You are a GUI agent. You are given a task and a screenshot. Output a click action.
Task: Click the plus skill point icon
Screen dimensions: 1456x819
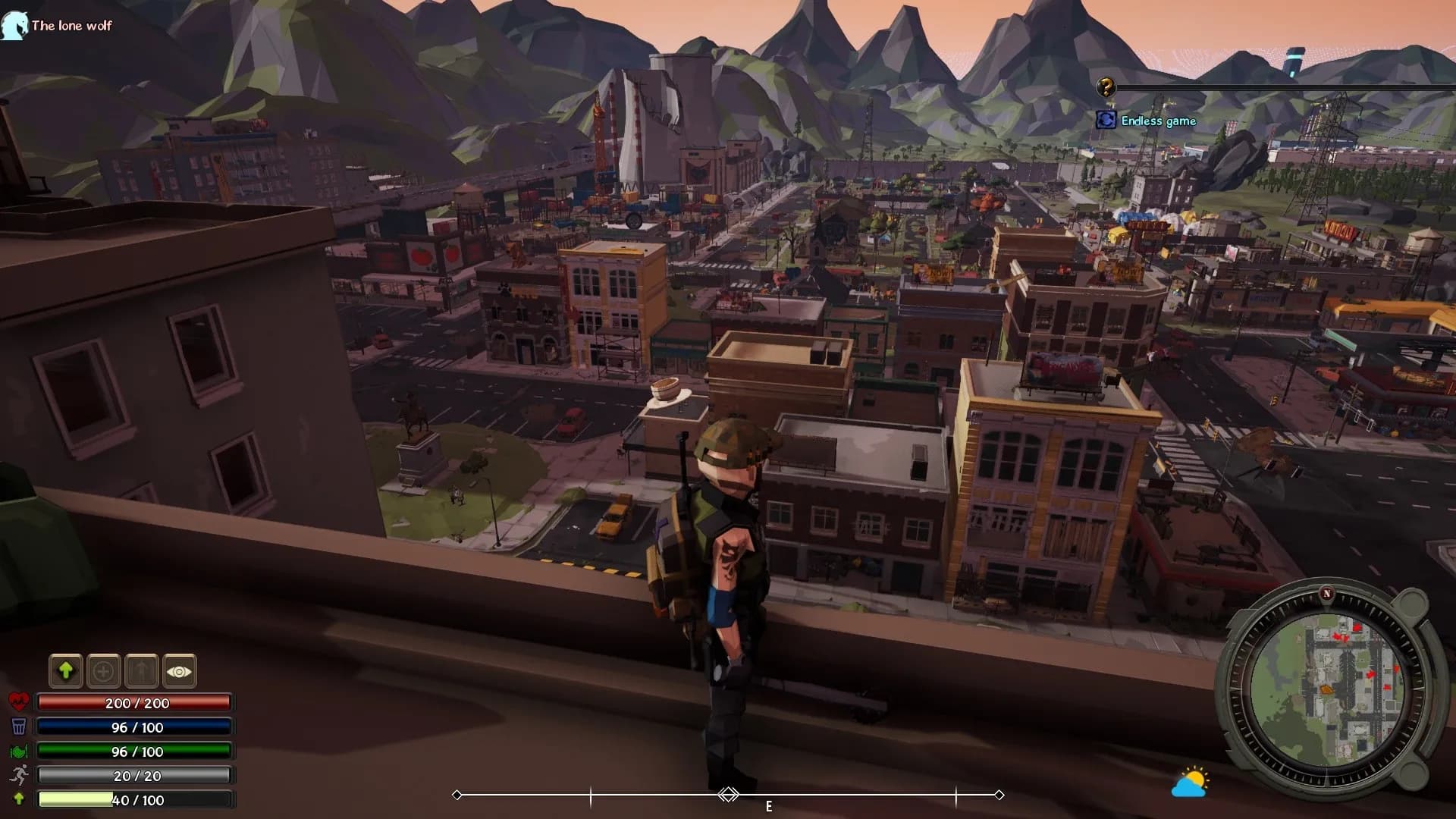[x=103, y=670]
